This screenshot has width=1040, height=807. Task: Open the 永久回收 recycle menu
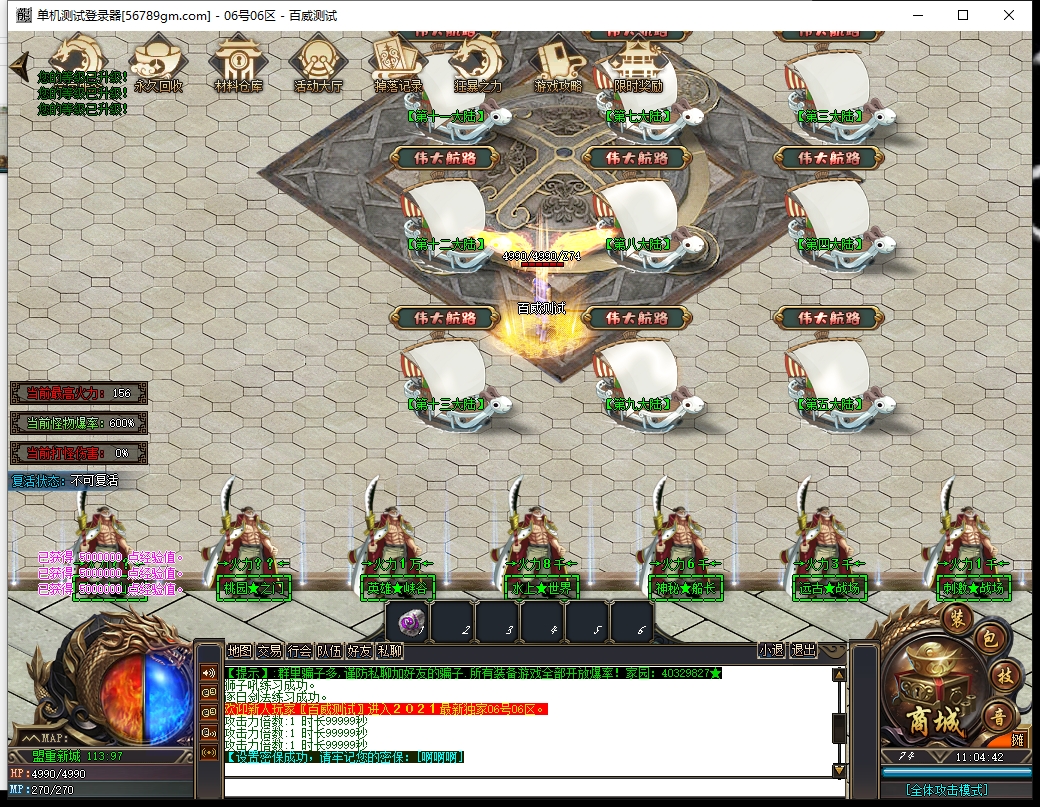pos(158,64)
